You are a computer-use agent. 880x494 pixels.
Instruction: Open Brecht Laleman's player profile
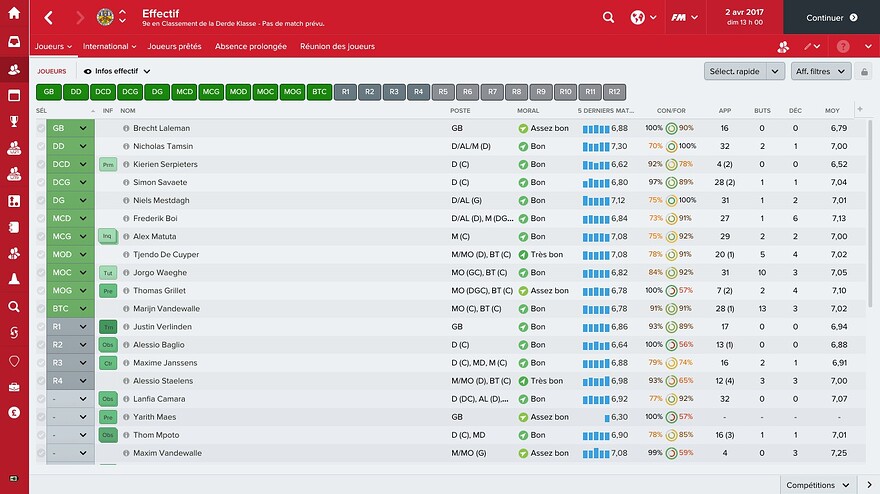pos(161,128)
